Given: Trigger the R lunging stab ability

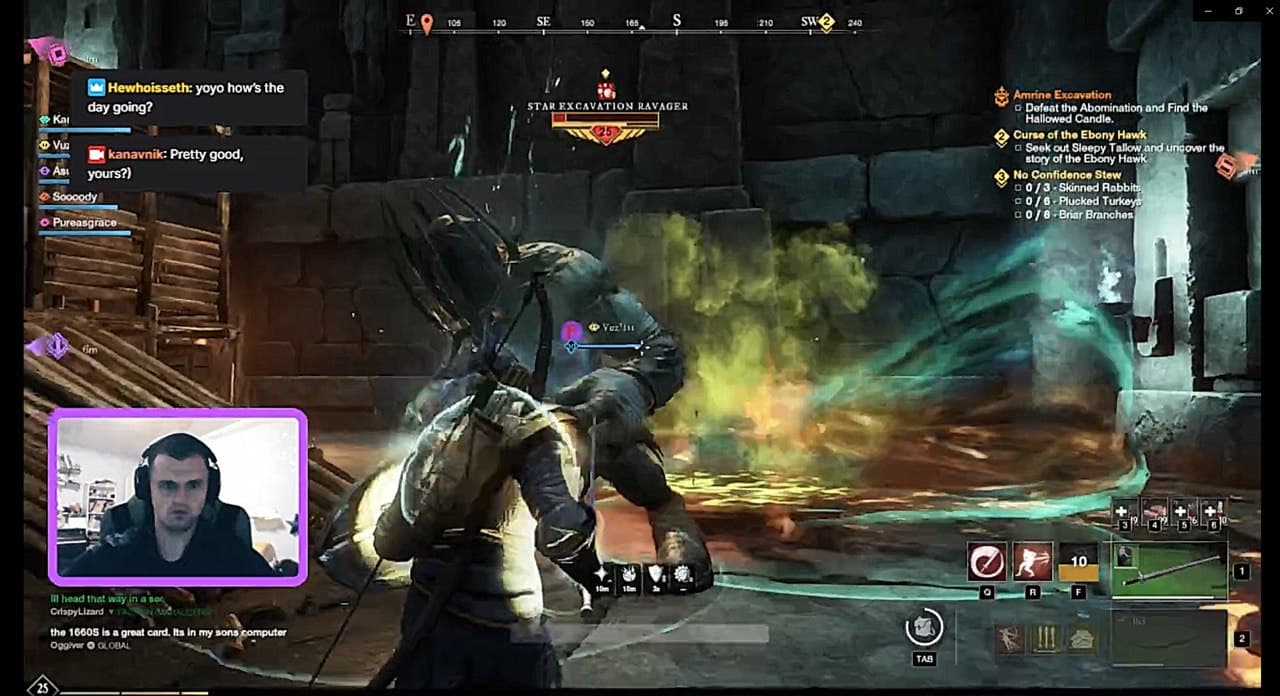Looking at the screenshot, I should [x=1033, y=562].
